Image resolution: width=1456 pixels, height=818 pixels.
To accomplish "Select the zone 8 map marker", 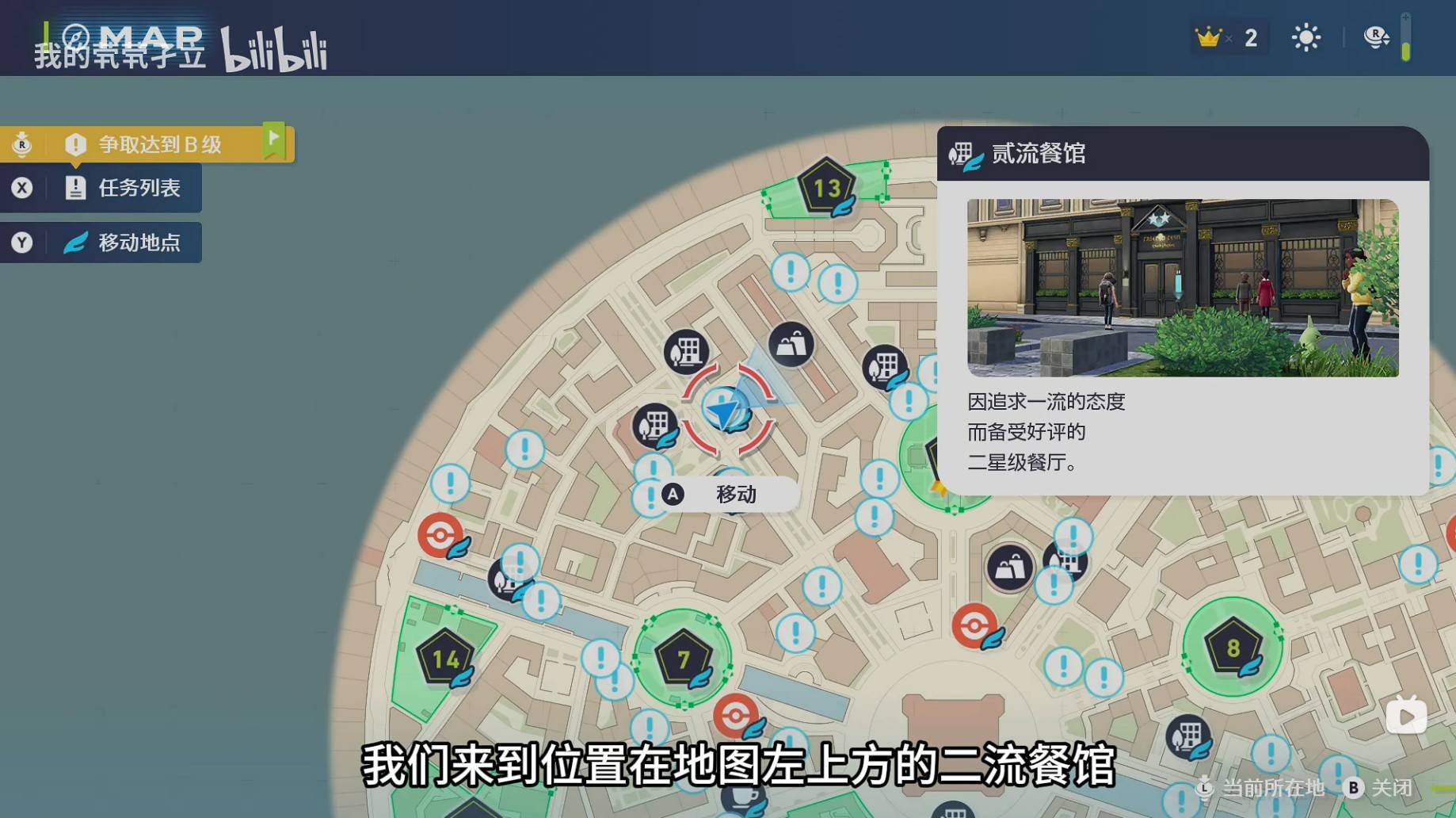I will tap(1232, 648).
